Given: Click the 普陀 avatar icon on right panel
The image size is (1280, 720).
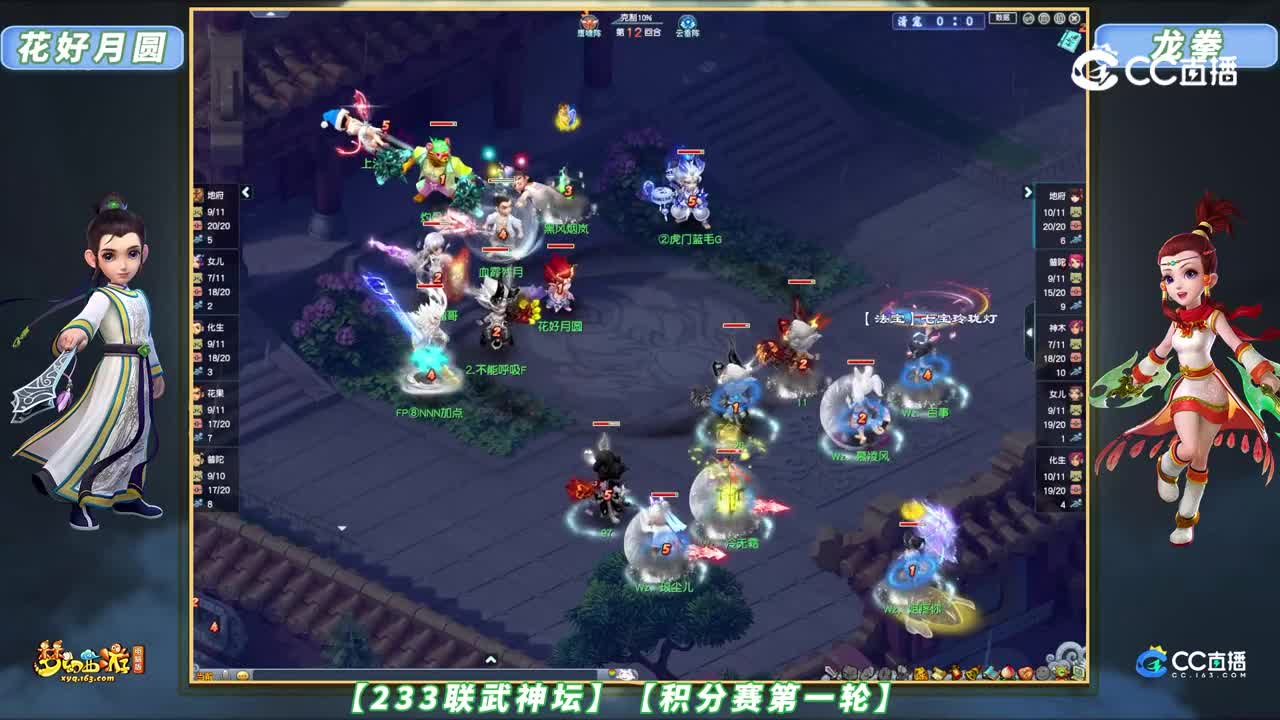Looking at the screenshot, I should coord(1075,260).
